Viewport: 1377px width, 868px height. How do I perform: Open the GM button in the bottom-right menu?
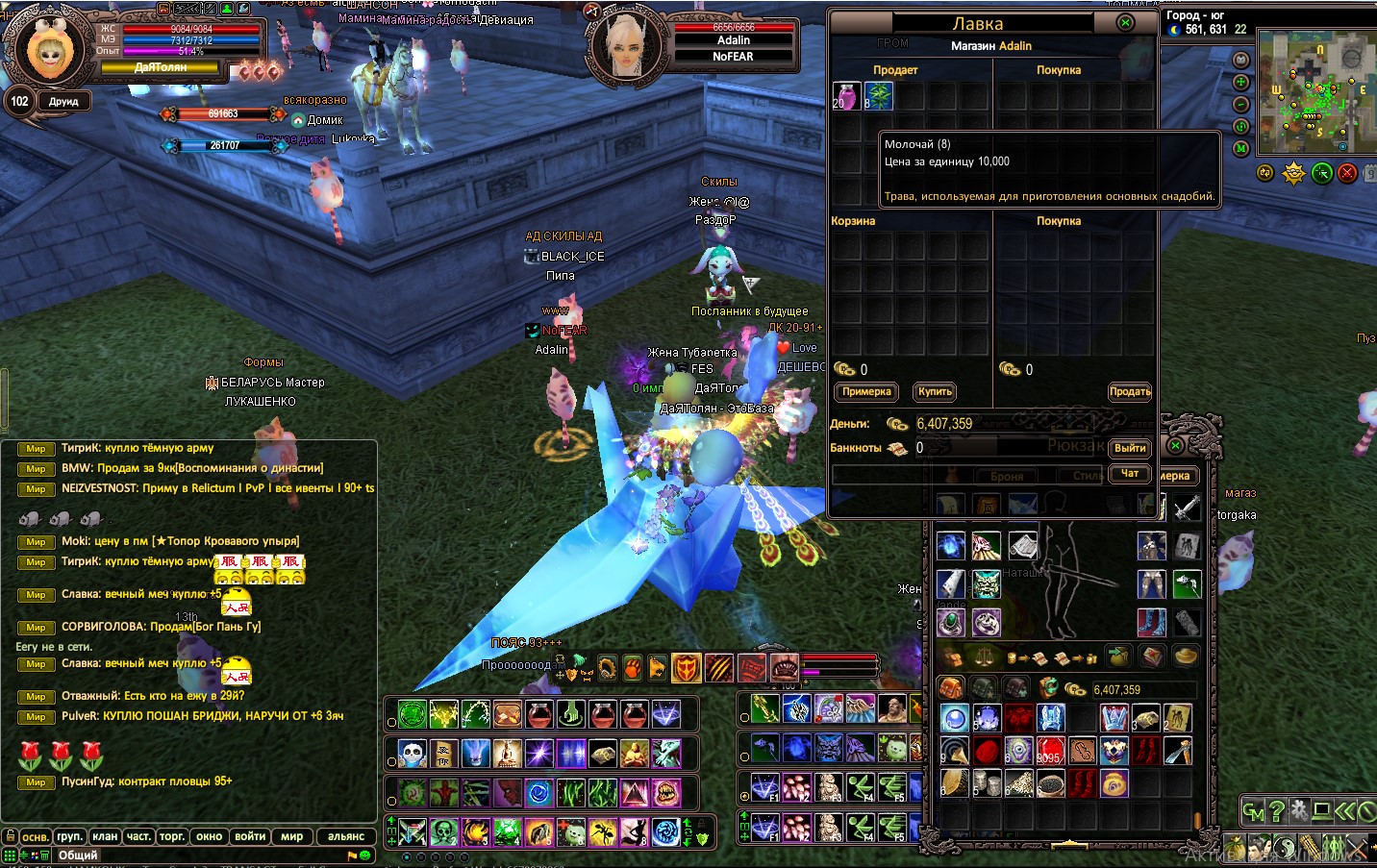1252,812
